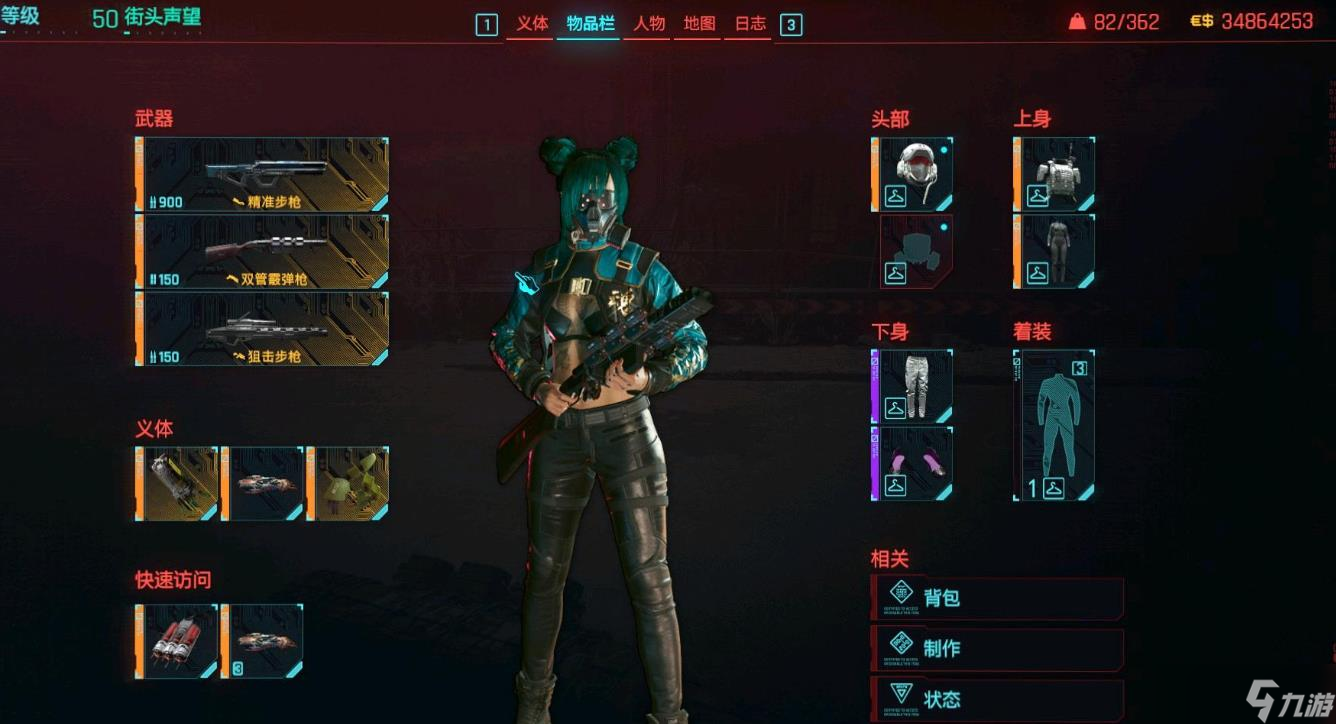Select the face mask slot under 头部
The width and height of the screenshot is (1336, 724).
pos(913,251)
